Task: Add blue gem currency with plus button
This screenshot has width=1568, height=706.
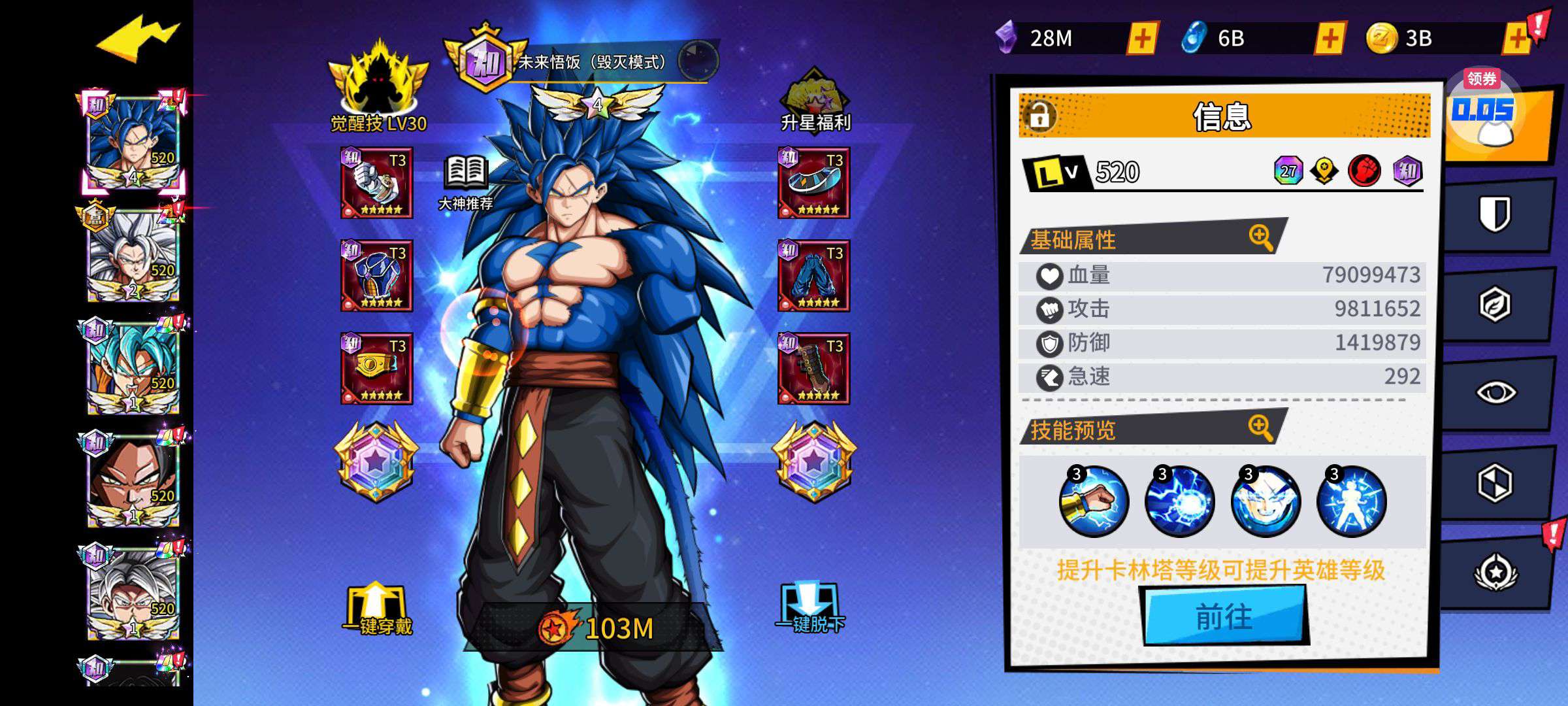Action: pyautogui.click(x=1330, y=39)
